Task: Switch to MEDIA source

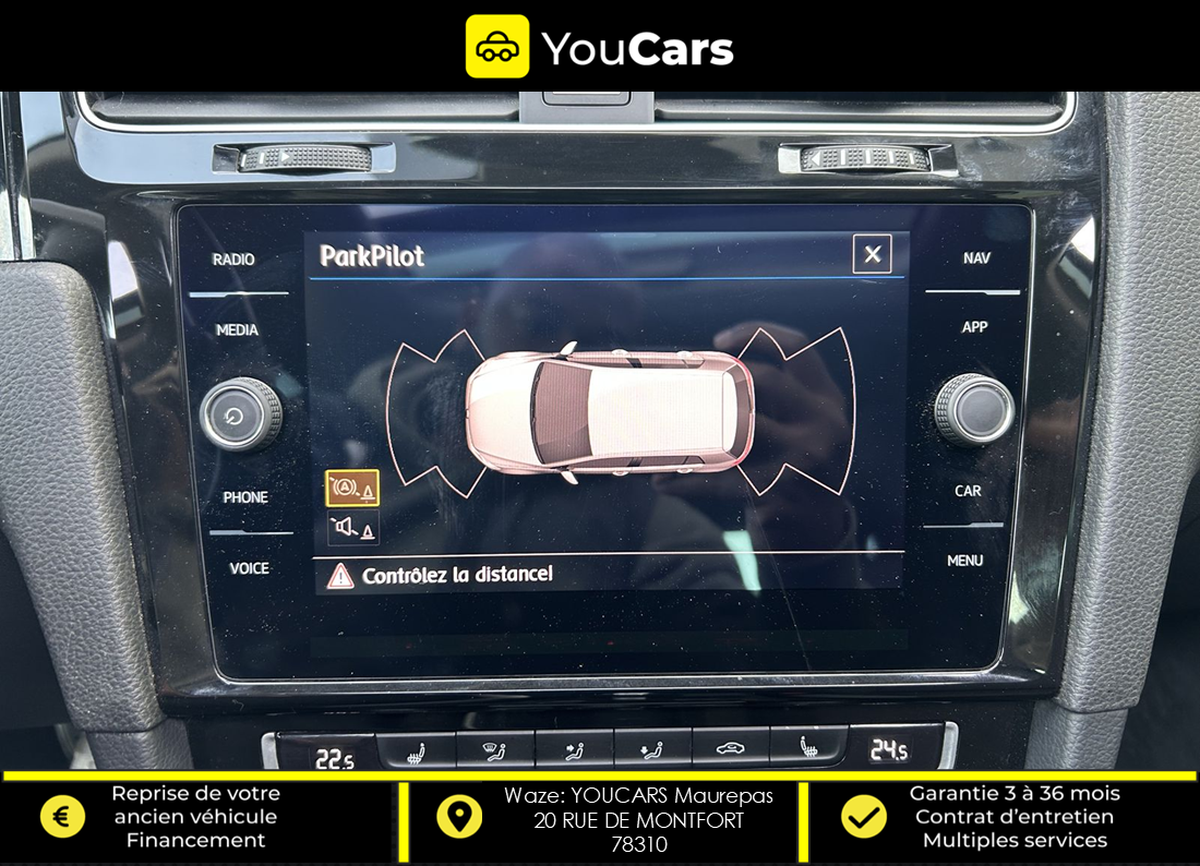Action: pyautogui.click(x=237, y=330)
